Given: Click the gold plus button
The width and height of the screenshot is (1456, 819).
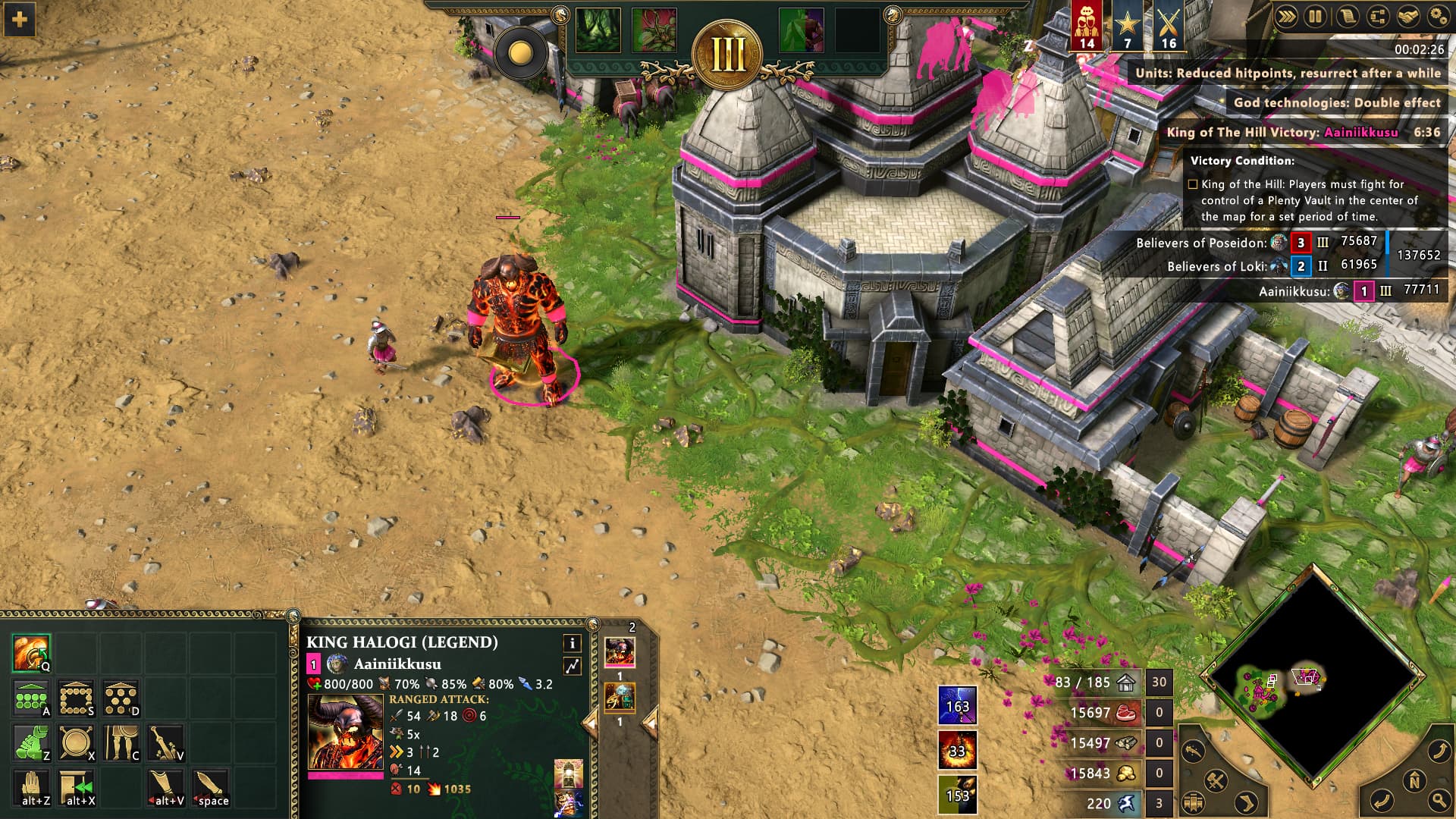Looking at the screenshot, I should click(x=20, y=19).
